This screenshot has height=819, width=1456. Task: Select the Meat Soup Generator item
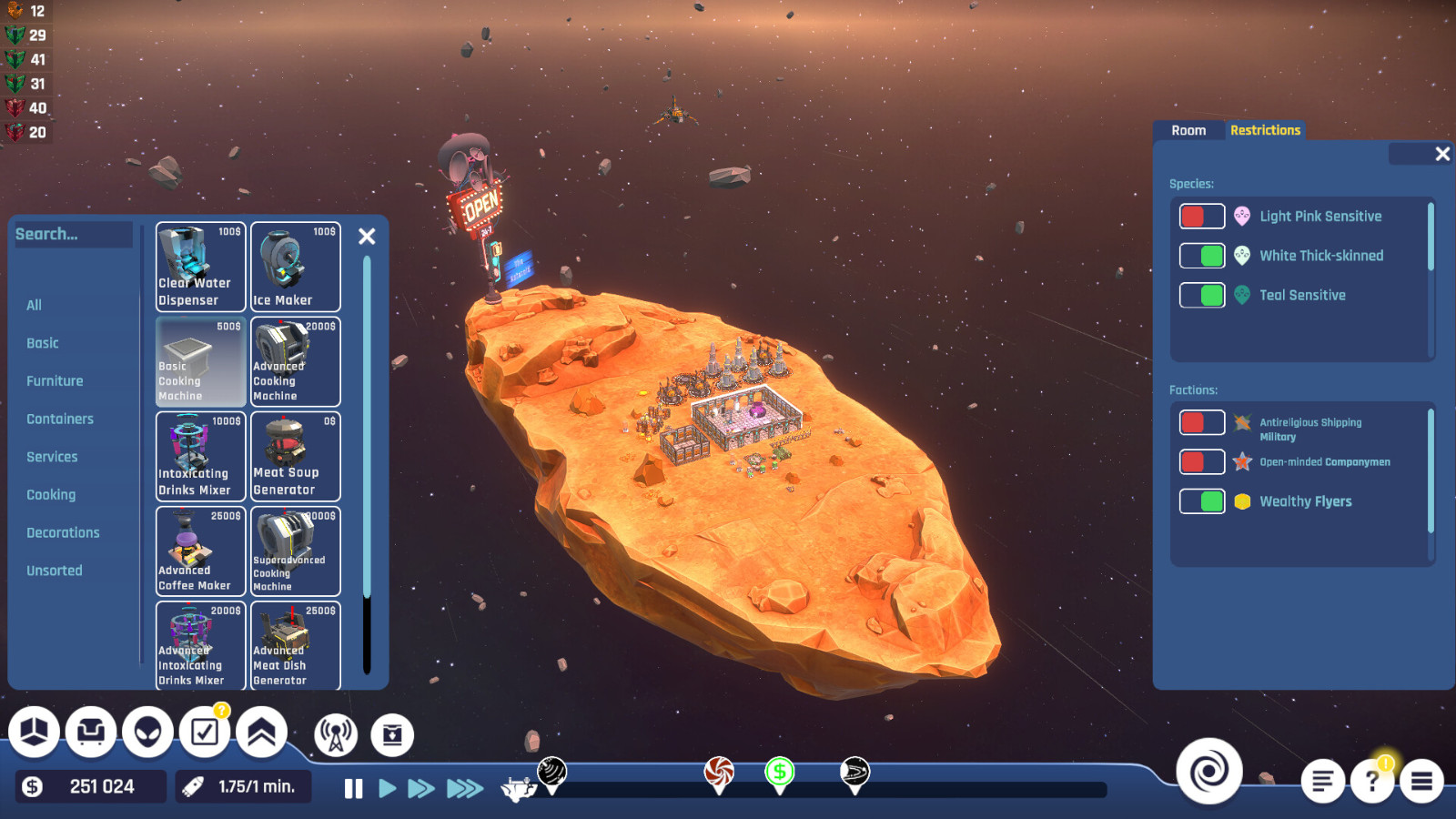click(295, 455)
